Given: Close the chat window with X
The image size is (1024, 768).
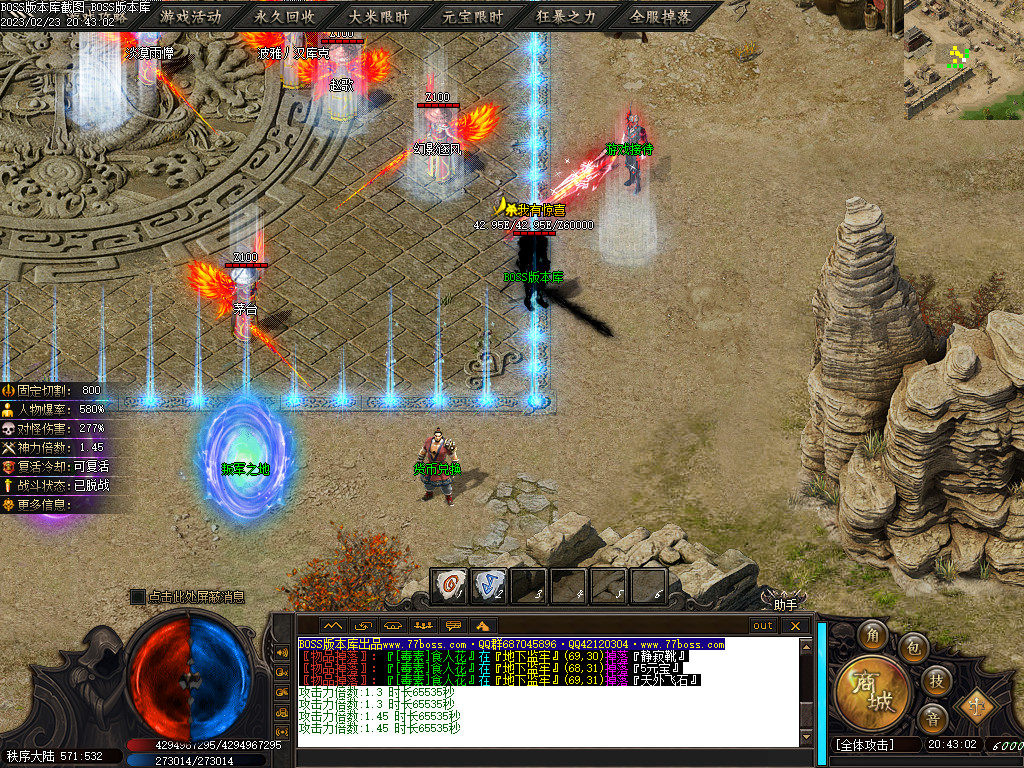Looking at the screenshot, I should tap(795, 626).
